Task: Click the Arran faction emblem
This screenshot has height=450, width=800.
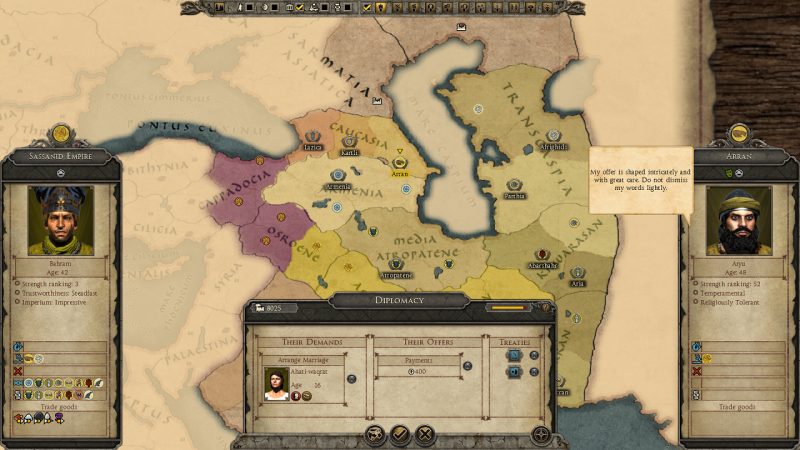Action: pyautogui.click(x=739, y=132)
